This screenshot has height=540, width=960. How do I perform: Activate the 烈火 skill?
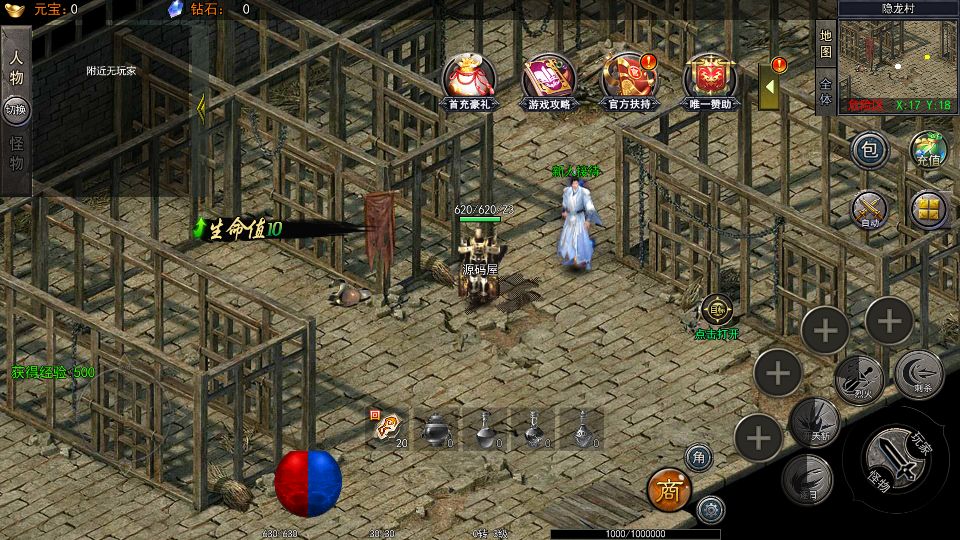tap(858, 378)
